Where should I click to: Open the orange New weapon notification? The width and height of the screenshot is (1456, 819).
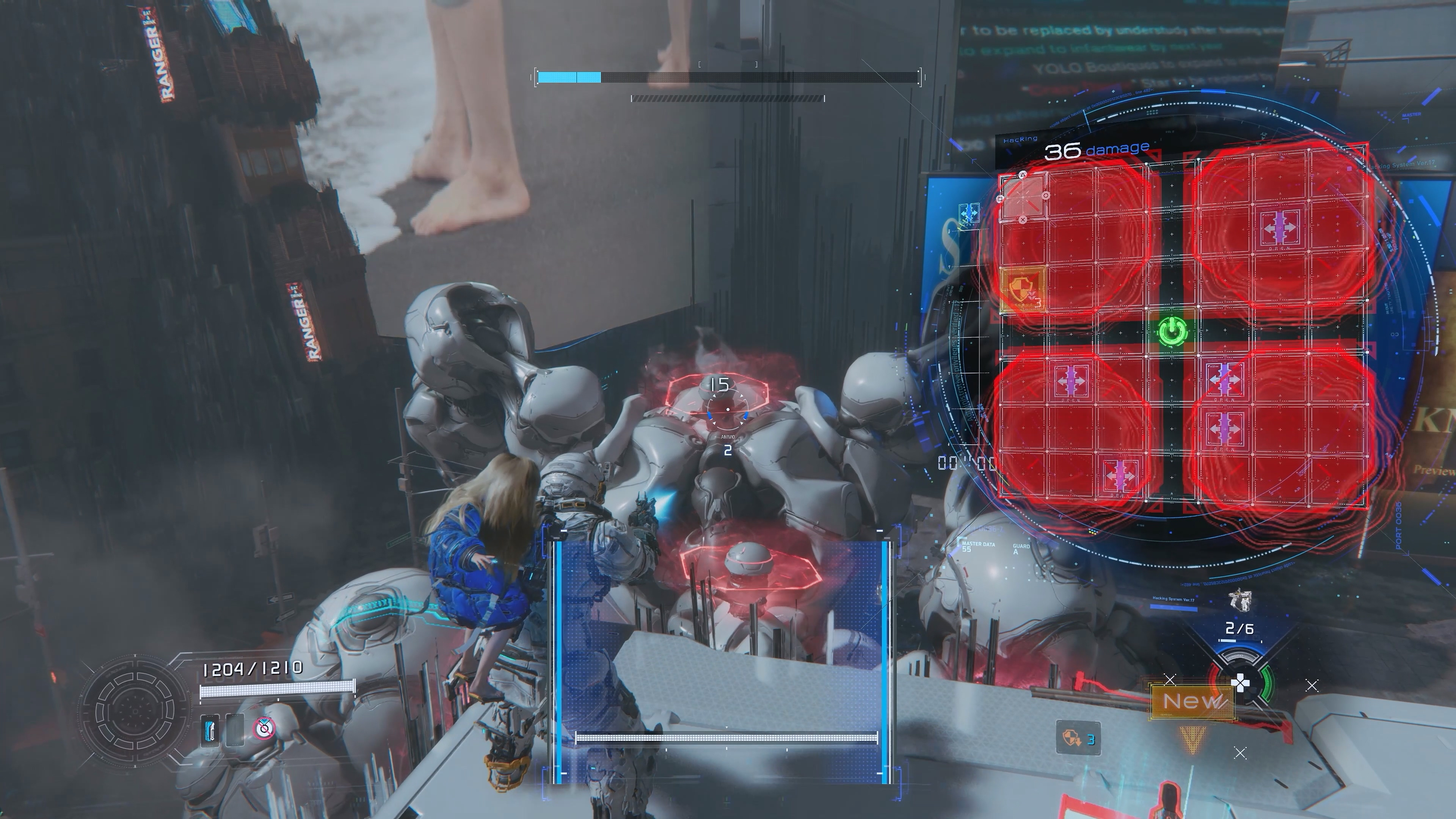1192,702
